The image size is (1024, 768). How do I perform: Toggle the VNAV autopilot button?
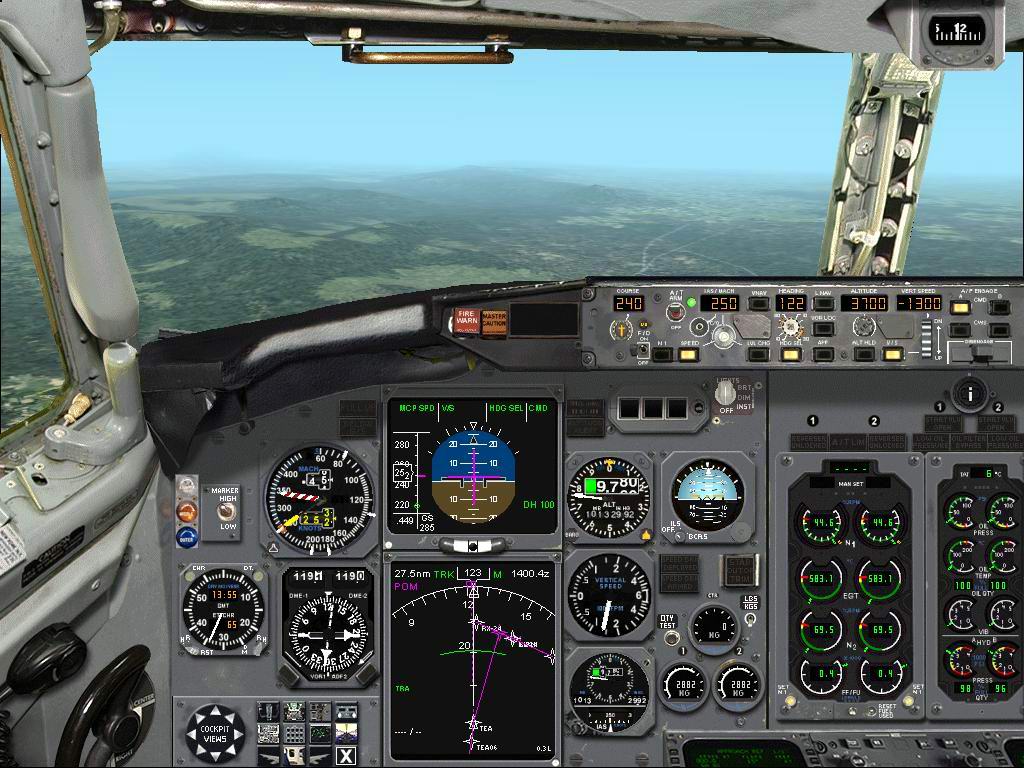[759, 303]
